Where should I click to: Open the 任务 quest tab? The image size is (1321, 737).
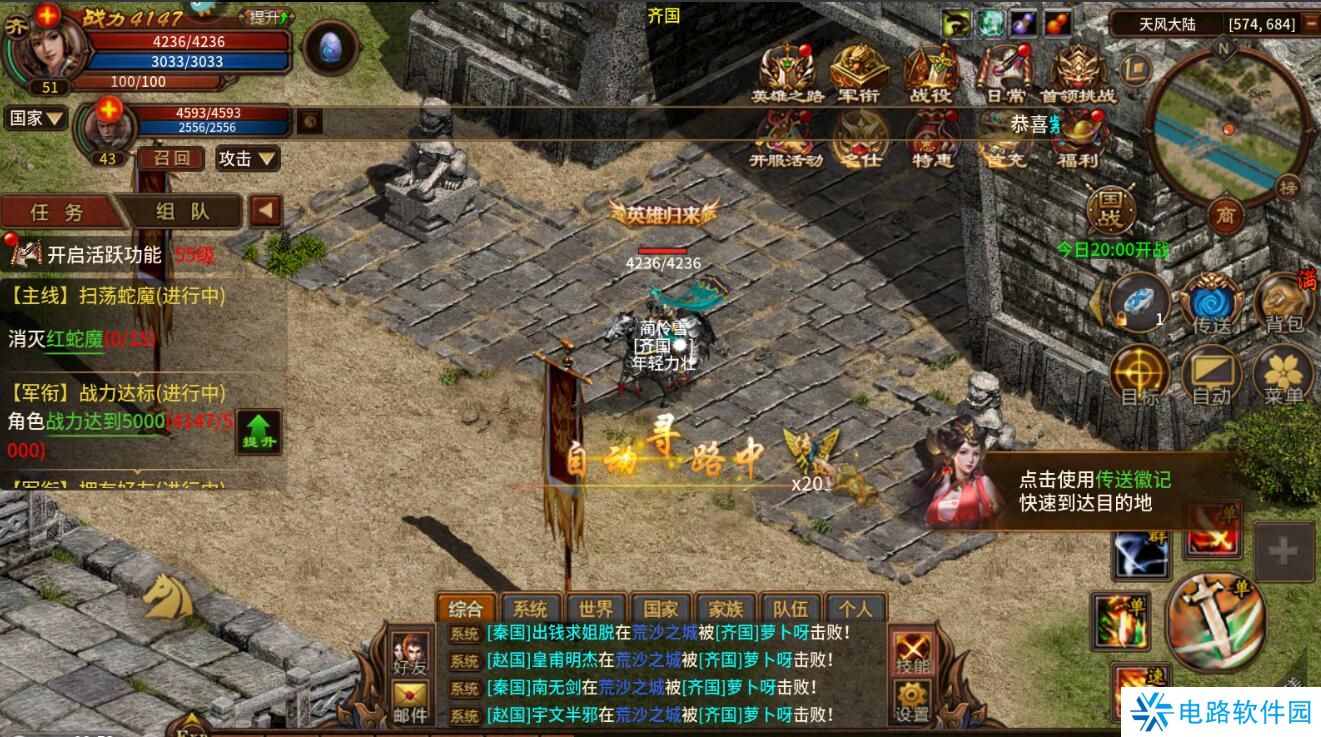tap(57, 212)
